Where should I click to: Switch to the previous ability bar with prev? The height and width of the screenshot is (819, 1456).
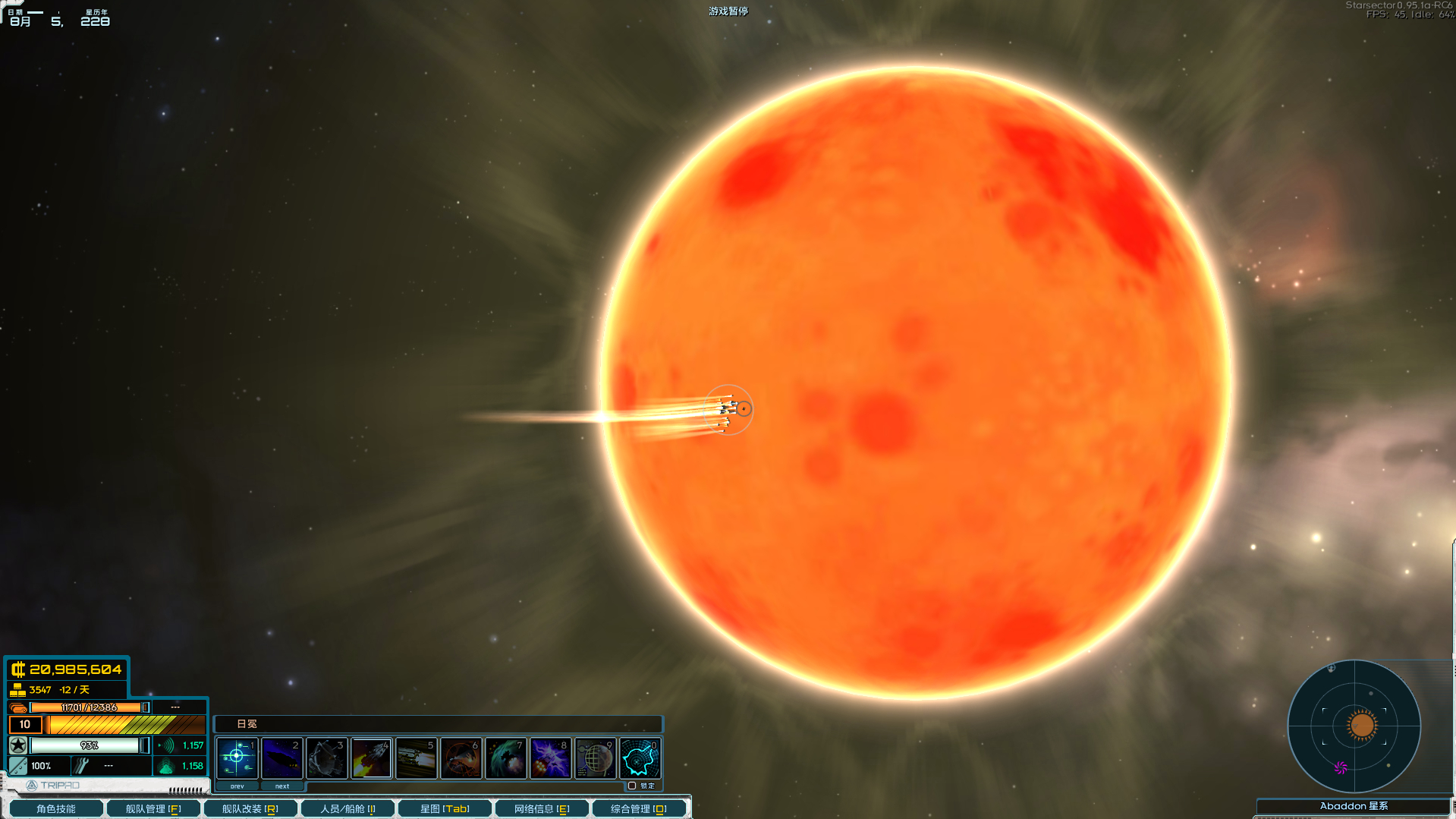[237, 786]
